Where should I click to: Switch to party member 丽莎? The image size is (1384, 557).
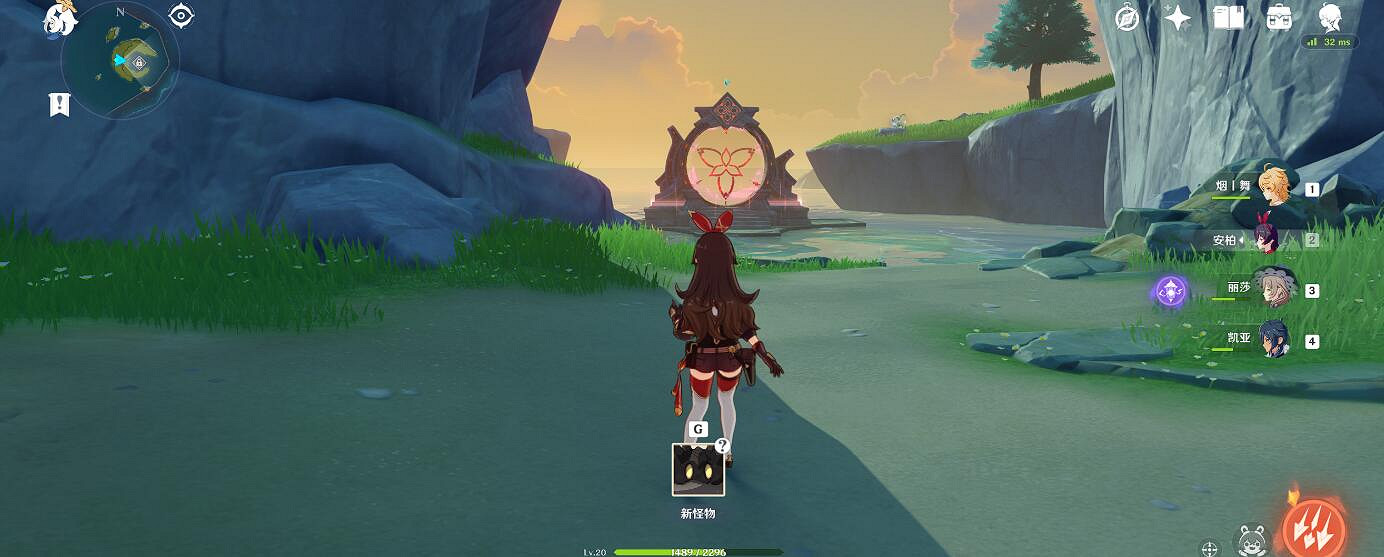pyautogui.click(x=1274, y=290)
